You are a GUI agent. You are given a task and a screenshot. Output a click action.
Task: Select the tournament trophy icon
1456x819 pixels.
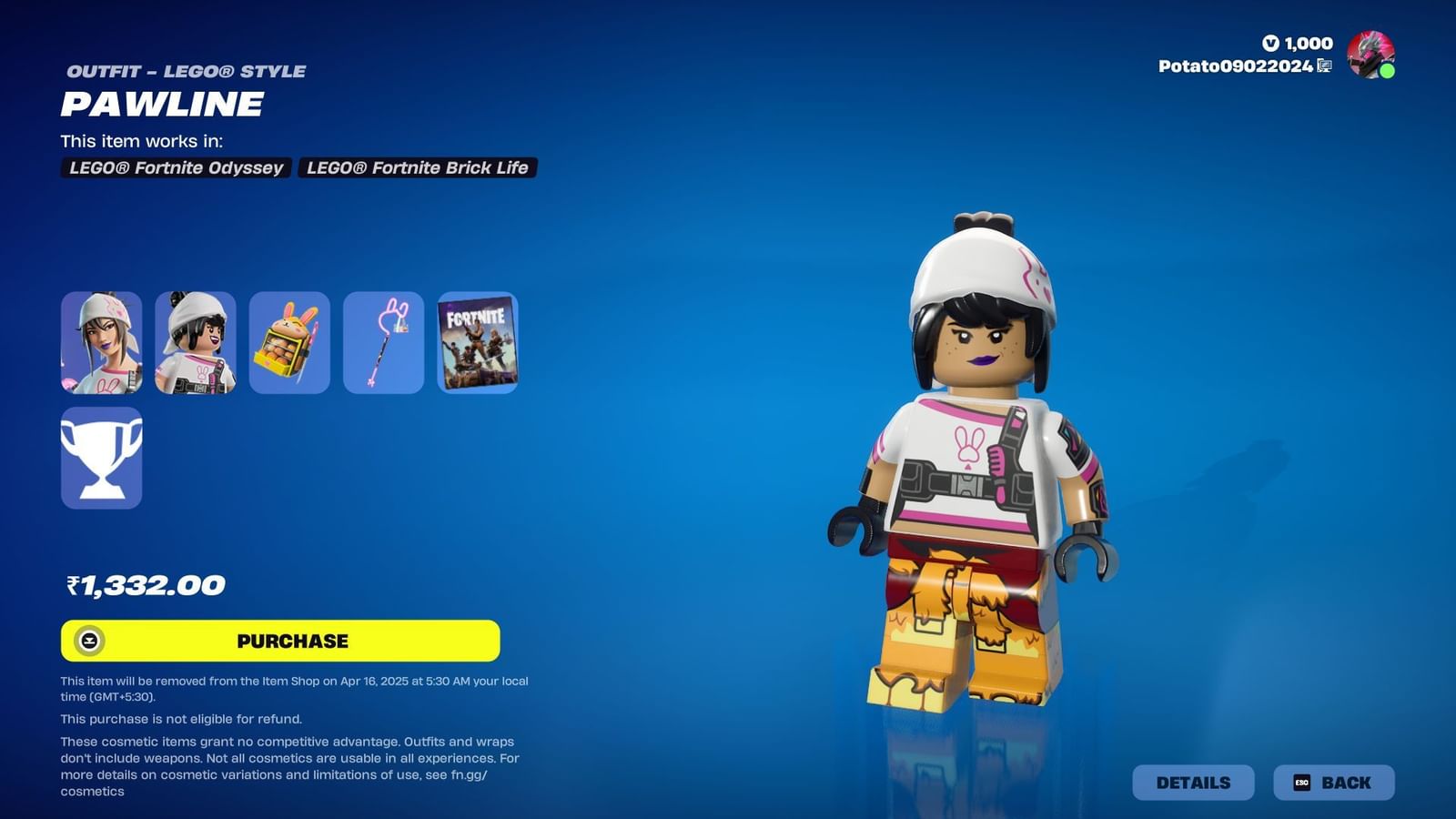pos(100,458)
